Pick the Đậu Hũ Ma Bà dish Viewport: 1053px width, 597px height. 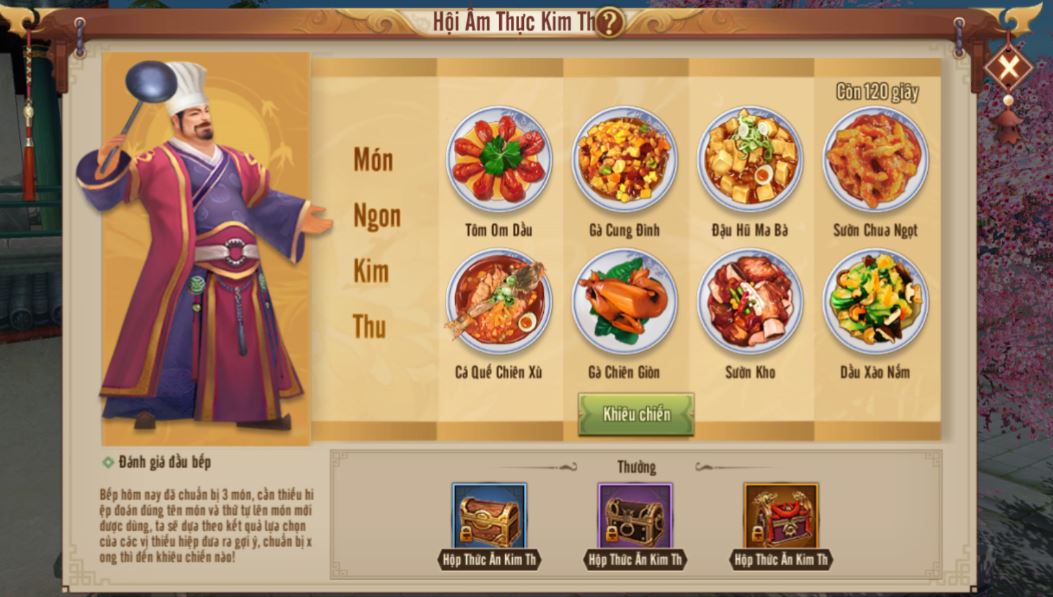pyautogui.click(x=750, y=160)
